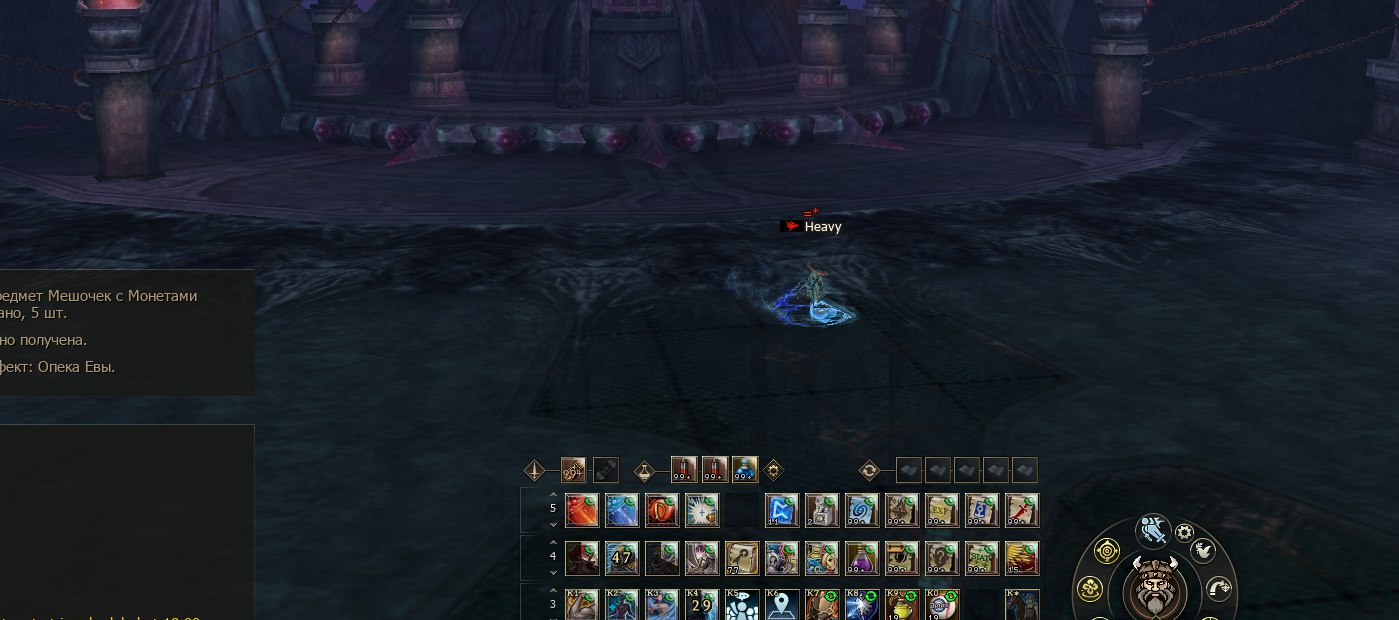Use the STAT scroll item slot

982,558
